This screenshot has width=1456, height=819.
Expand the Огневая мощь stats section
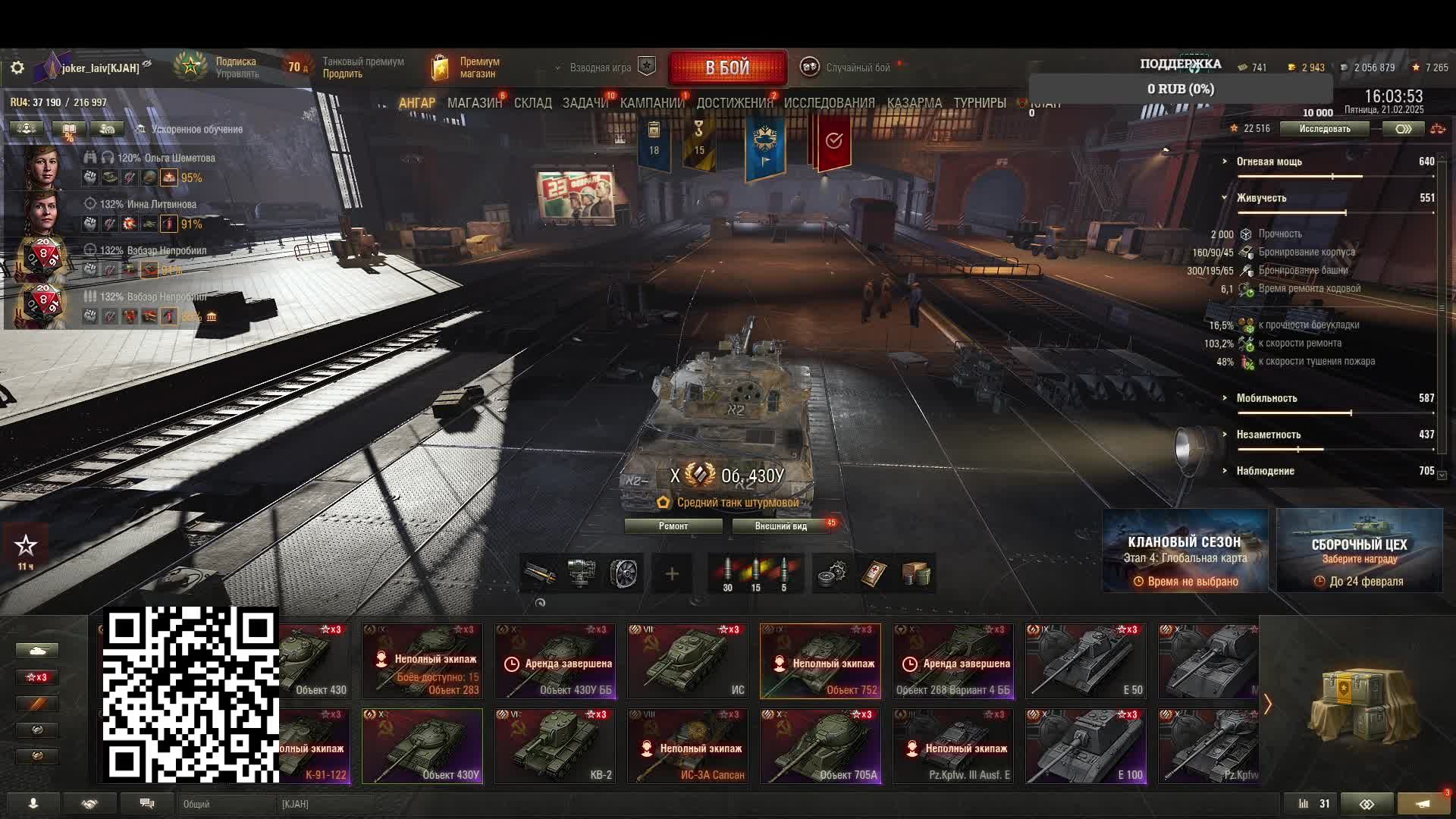click(1269, 162)
